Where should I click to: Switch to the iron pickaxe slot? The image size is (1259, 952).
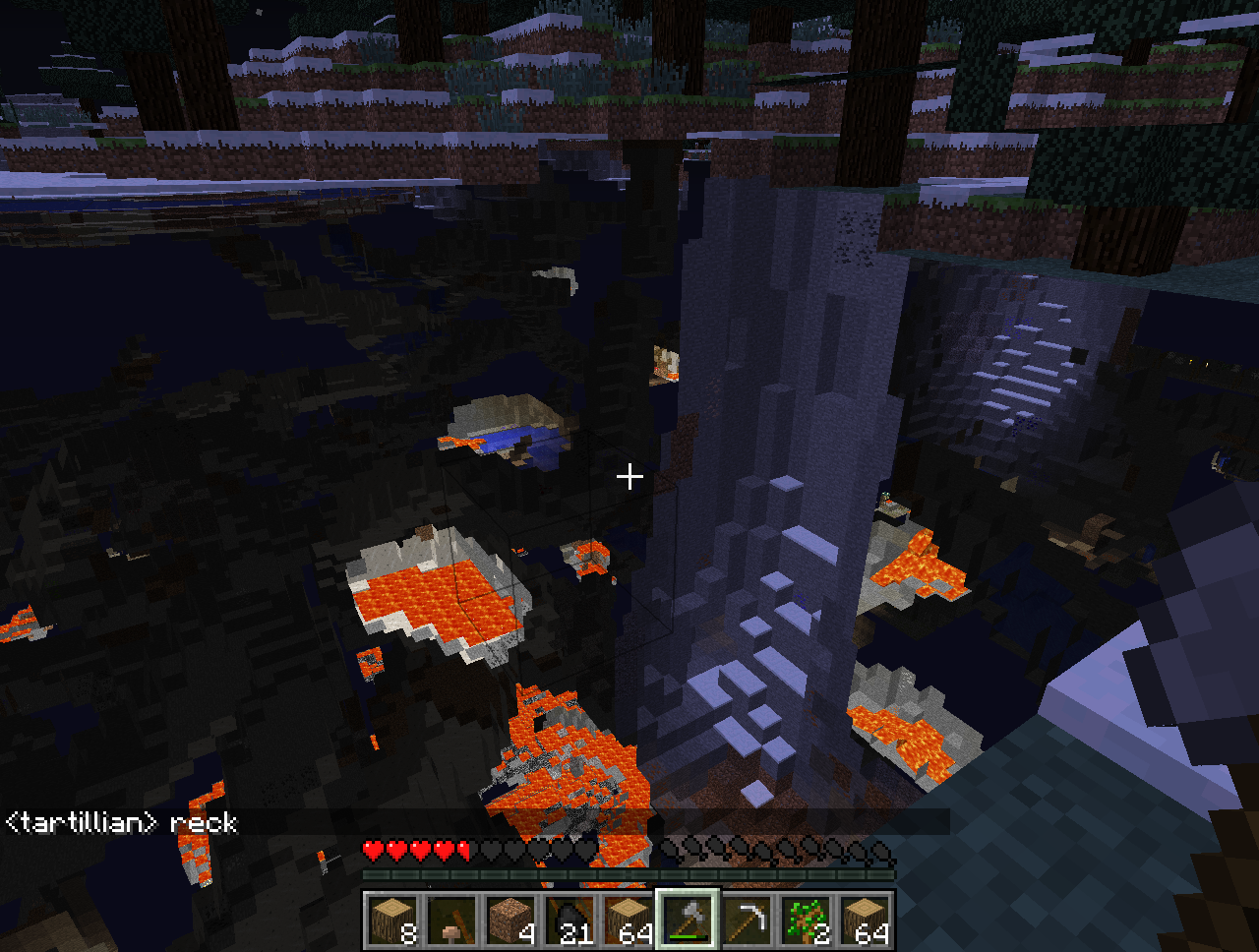[x=748, y=922]
